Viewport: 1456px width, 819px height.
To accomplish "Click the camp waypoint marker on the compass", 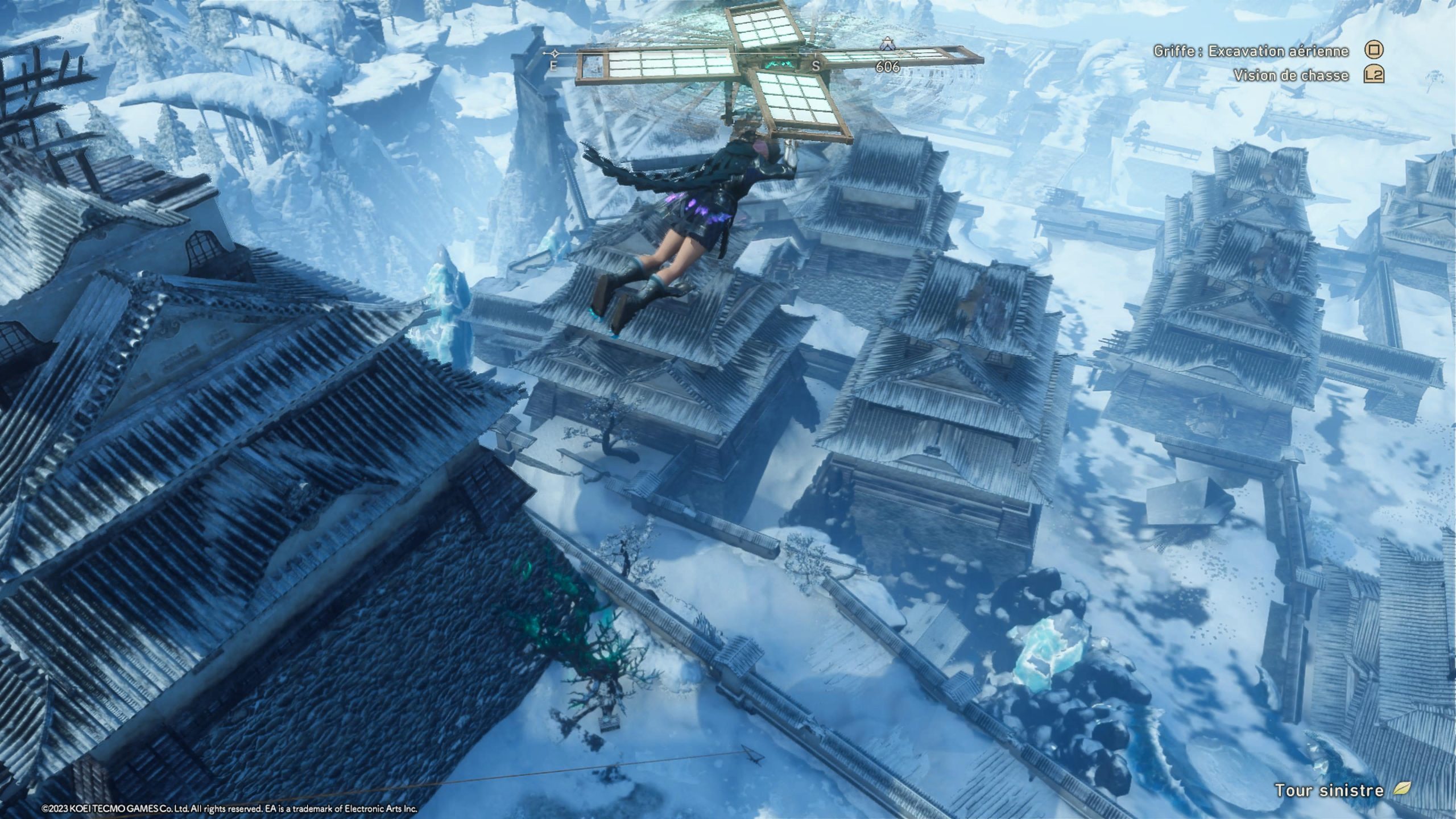I will tap(886, 43).
